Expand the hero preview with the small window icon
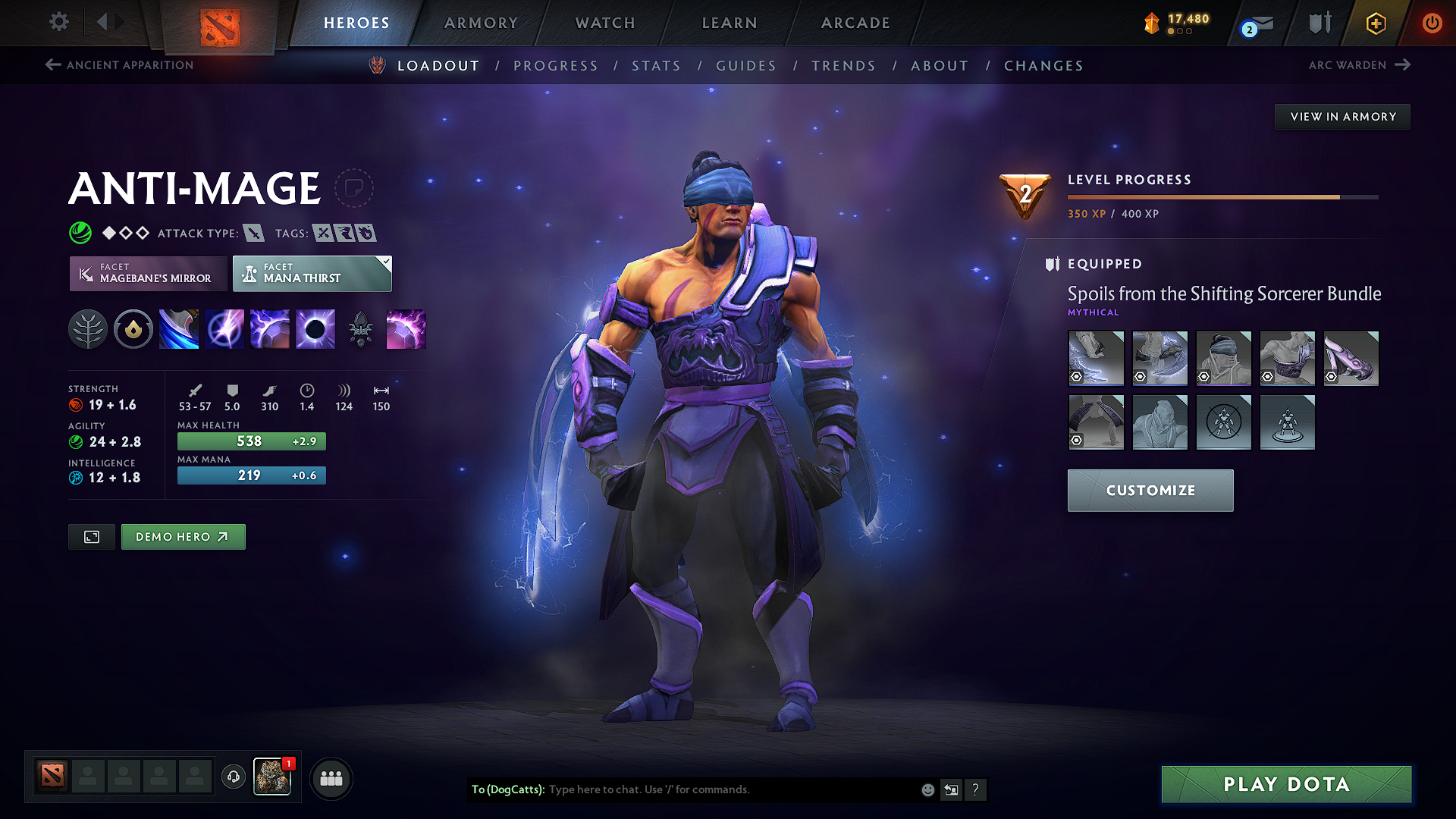1456x819 pixels. click(91, 536)
